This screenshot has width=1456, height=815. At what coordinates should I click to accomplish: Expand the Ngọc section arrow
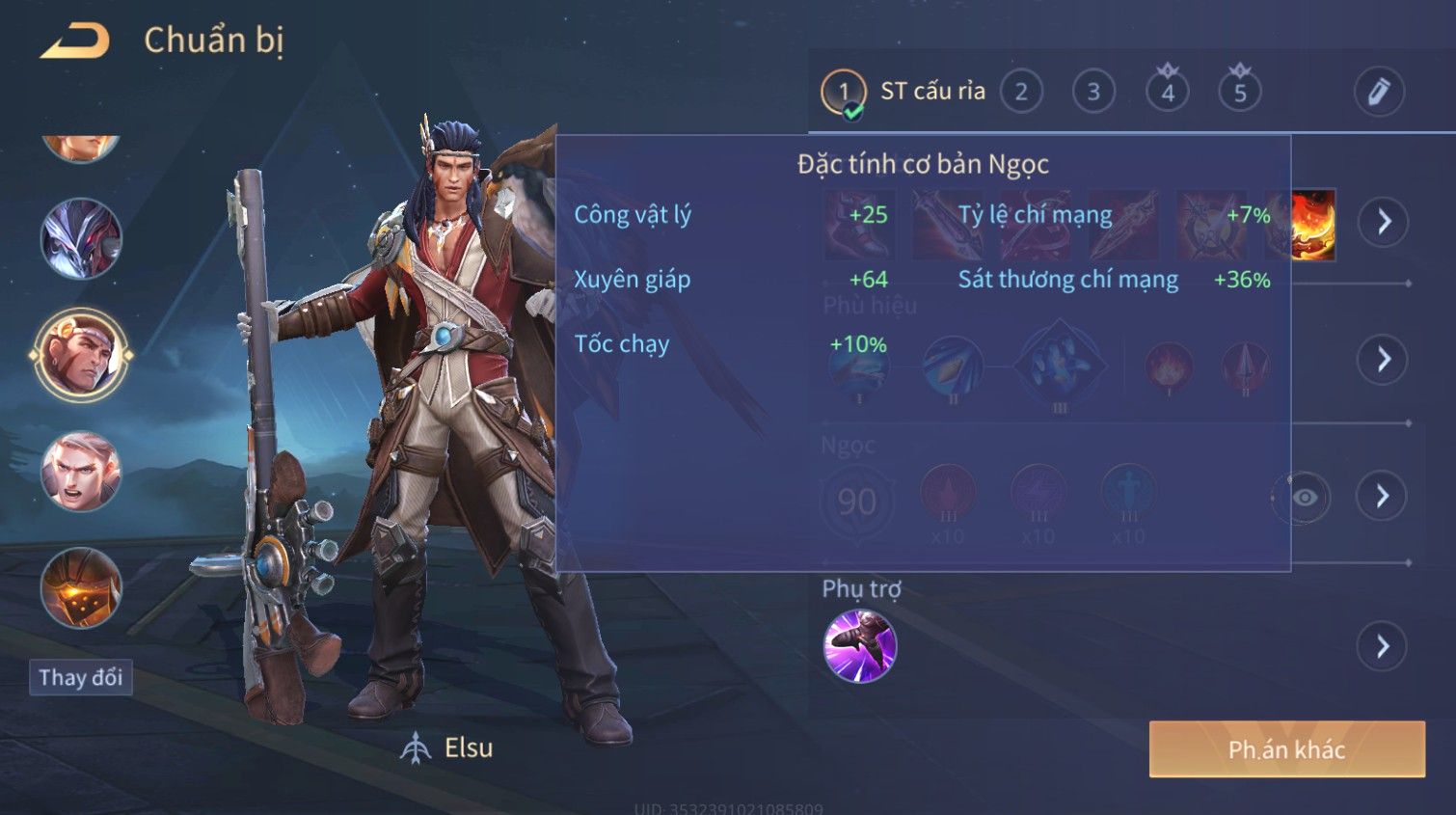(x=1382, y=496)
